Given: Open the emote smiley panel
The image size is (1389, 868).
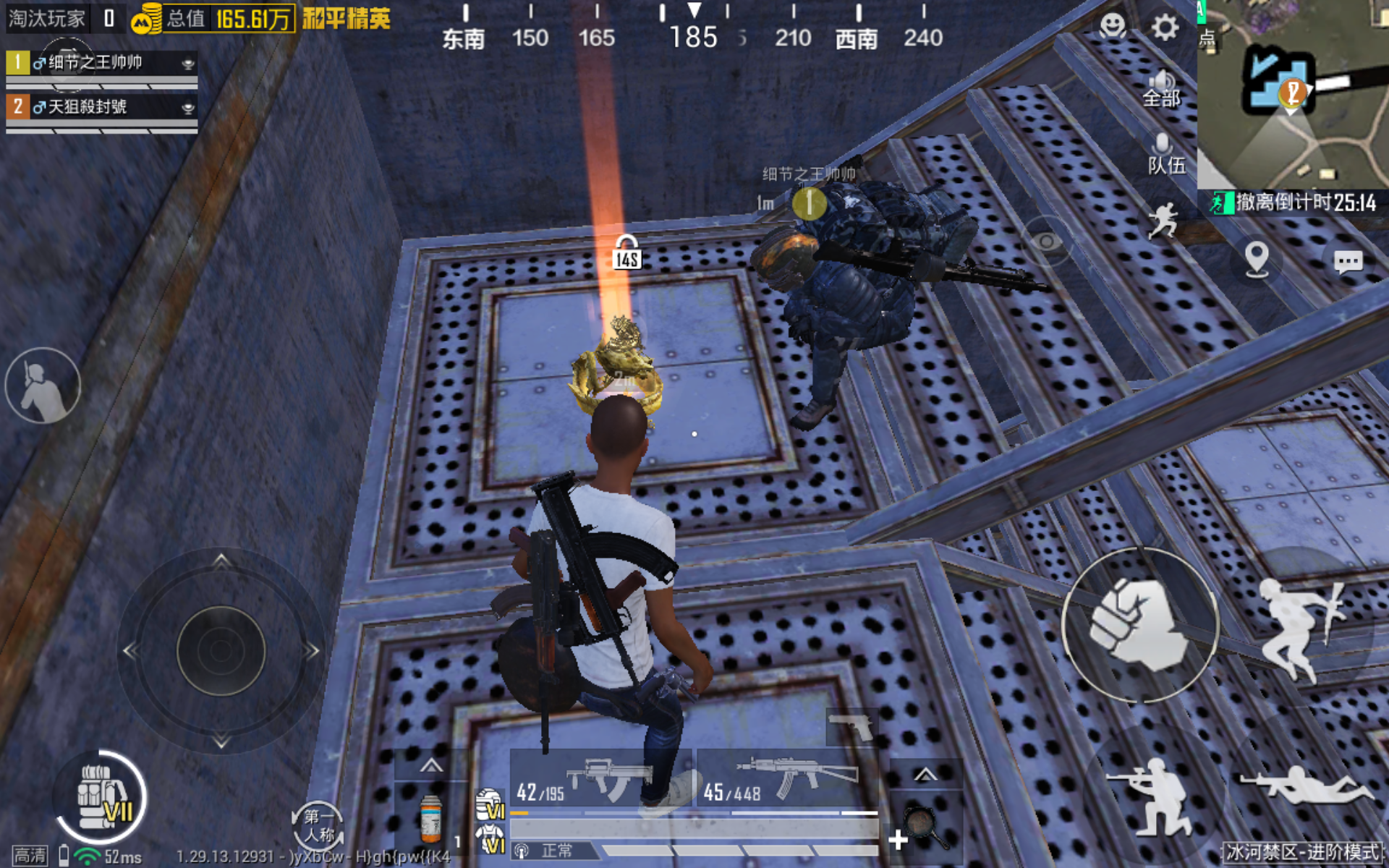Looking at the screenshot, I should coord(1111,27).
